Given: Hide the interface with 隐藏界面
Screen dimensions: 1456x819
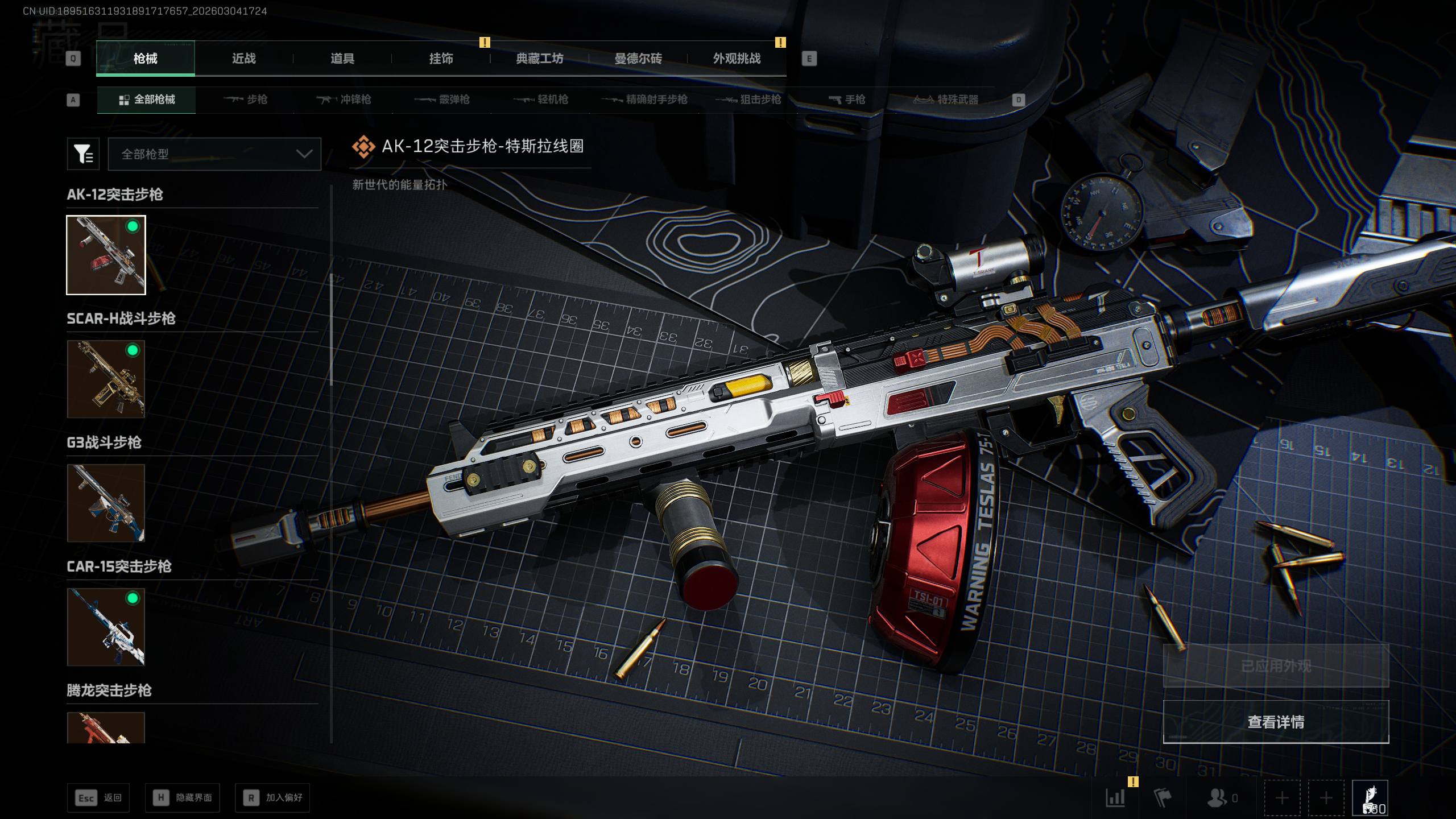Looking at the screenshot, I should click(x=183, y=798).
